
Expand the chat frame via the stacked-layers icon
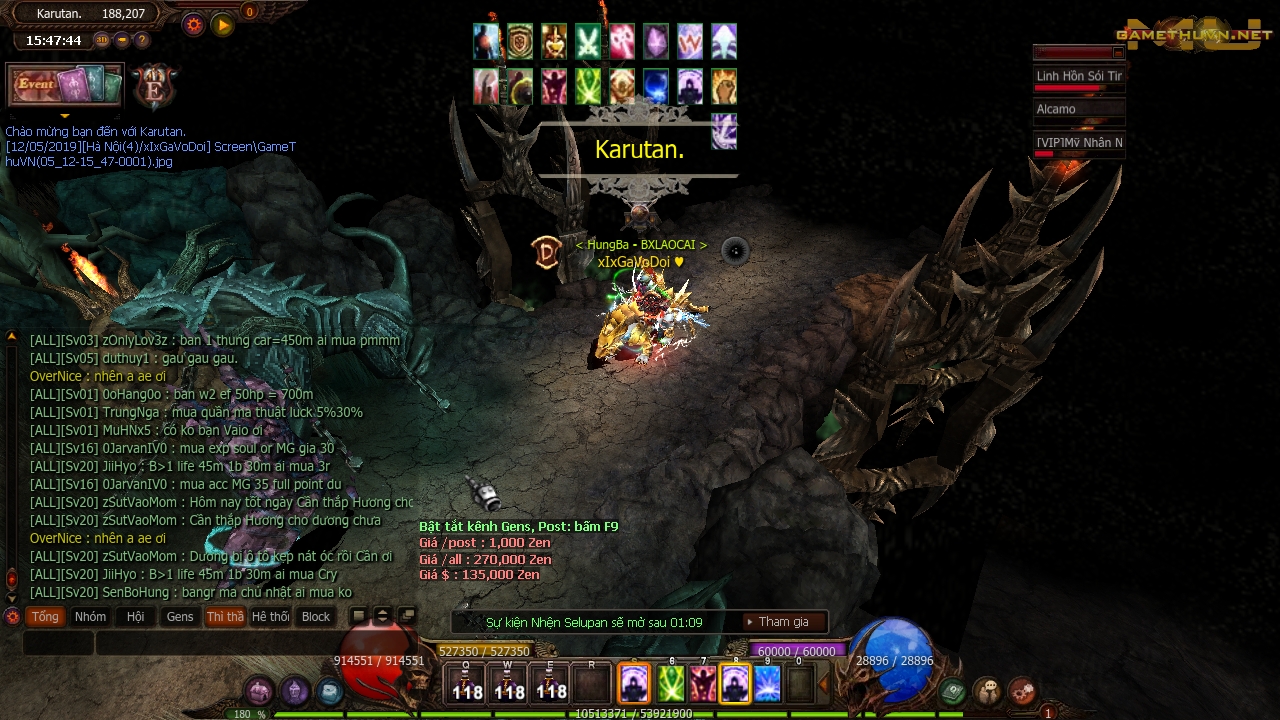pyautogui.click(x=408, y=615)
